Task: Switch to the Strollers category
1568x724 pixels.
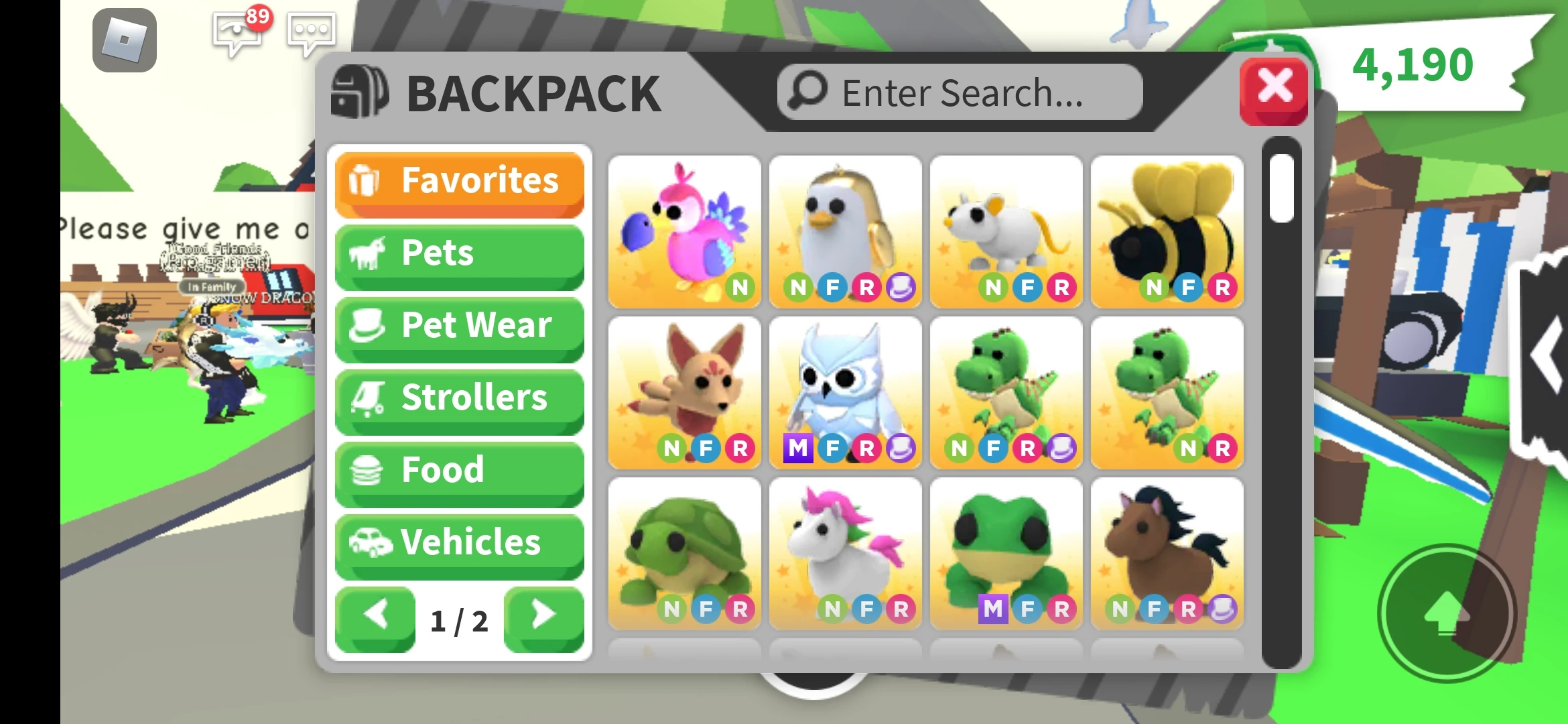Action: [459, 398]
